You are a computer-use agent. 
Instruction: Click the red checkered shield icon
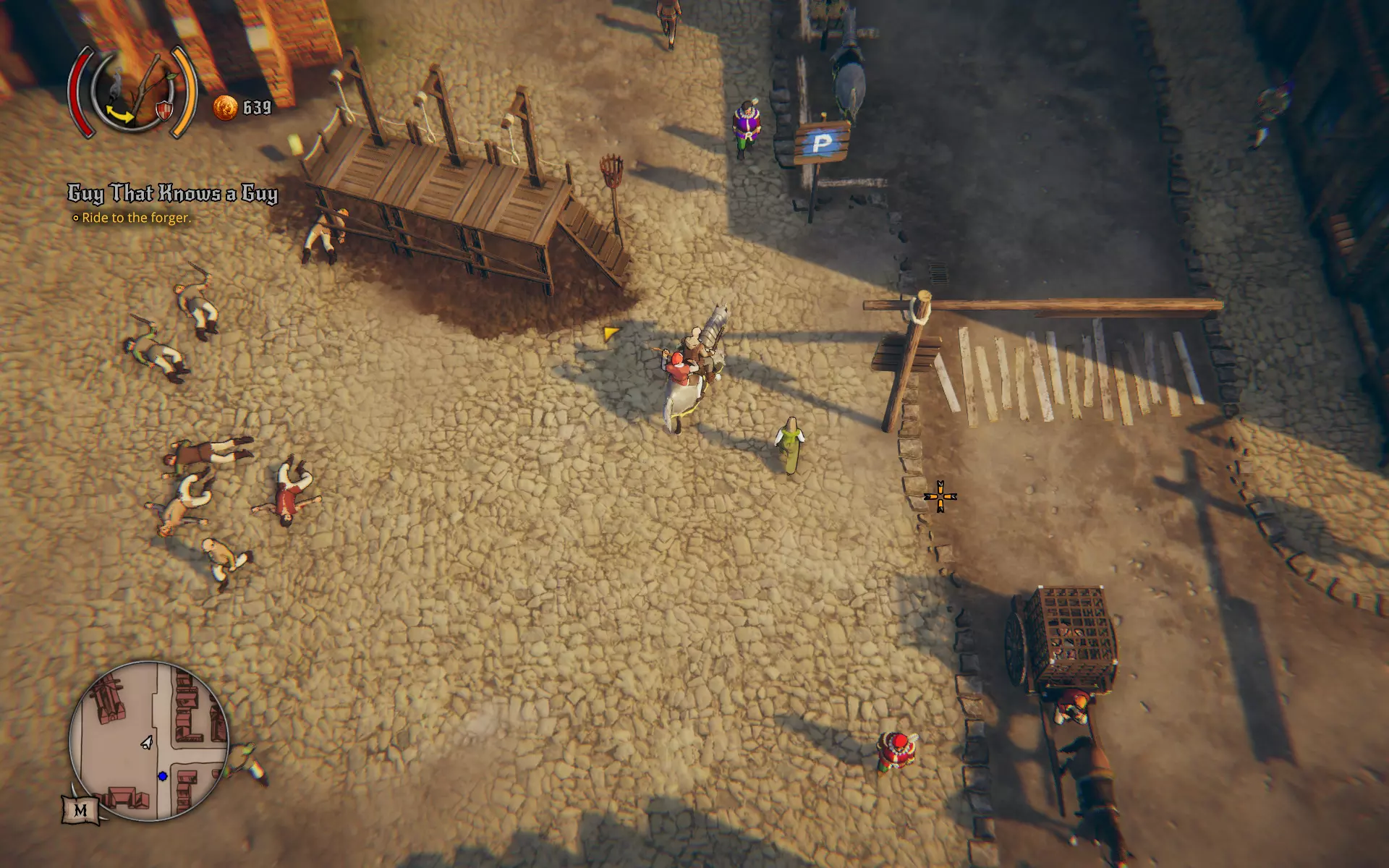[x=164, y=111]
